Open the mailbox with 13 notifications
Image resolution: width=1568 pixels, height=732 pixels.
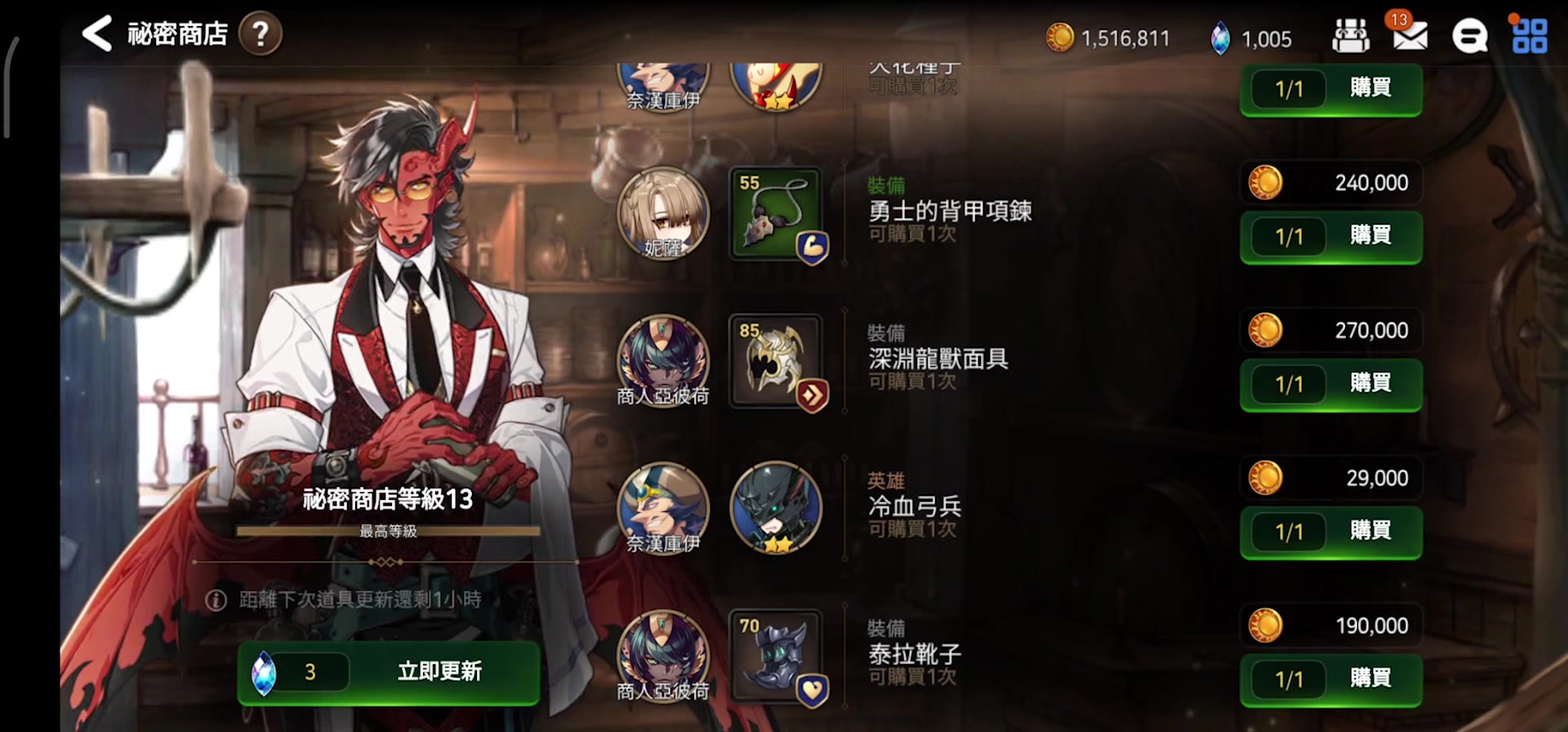point(1410,36)
